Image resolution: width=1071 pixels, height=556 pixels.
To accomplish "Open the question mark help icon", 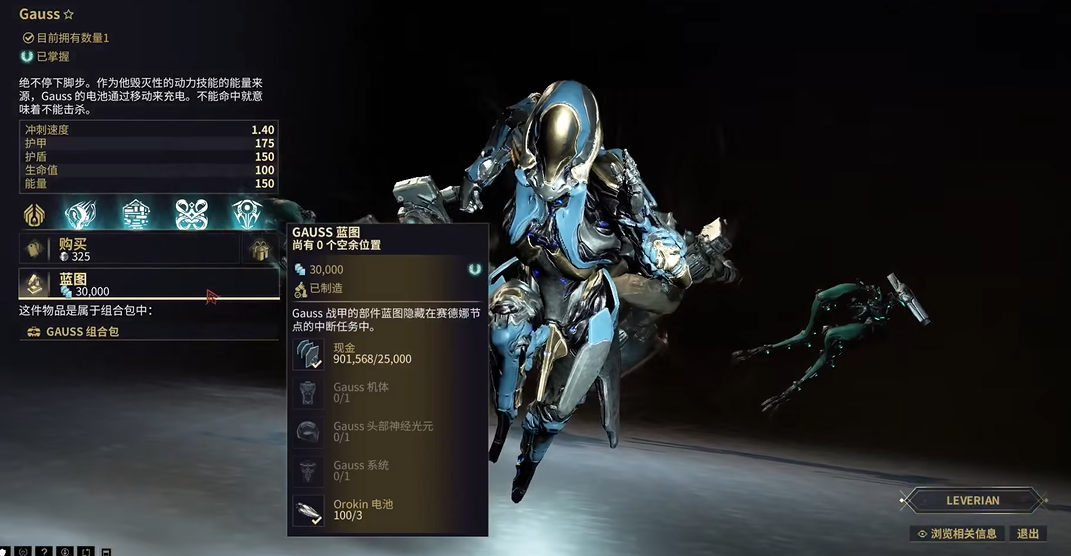I will (43, 551).
